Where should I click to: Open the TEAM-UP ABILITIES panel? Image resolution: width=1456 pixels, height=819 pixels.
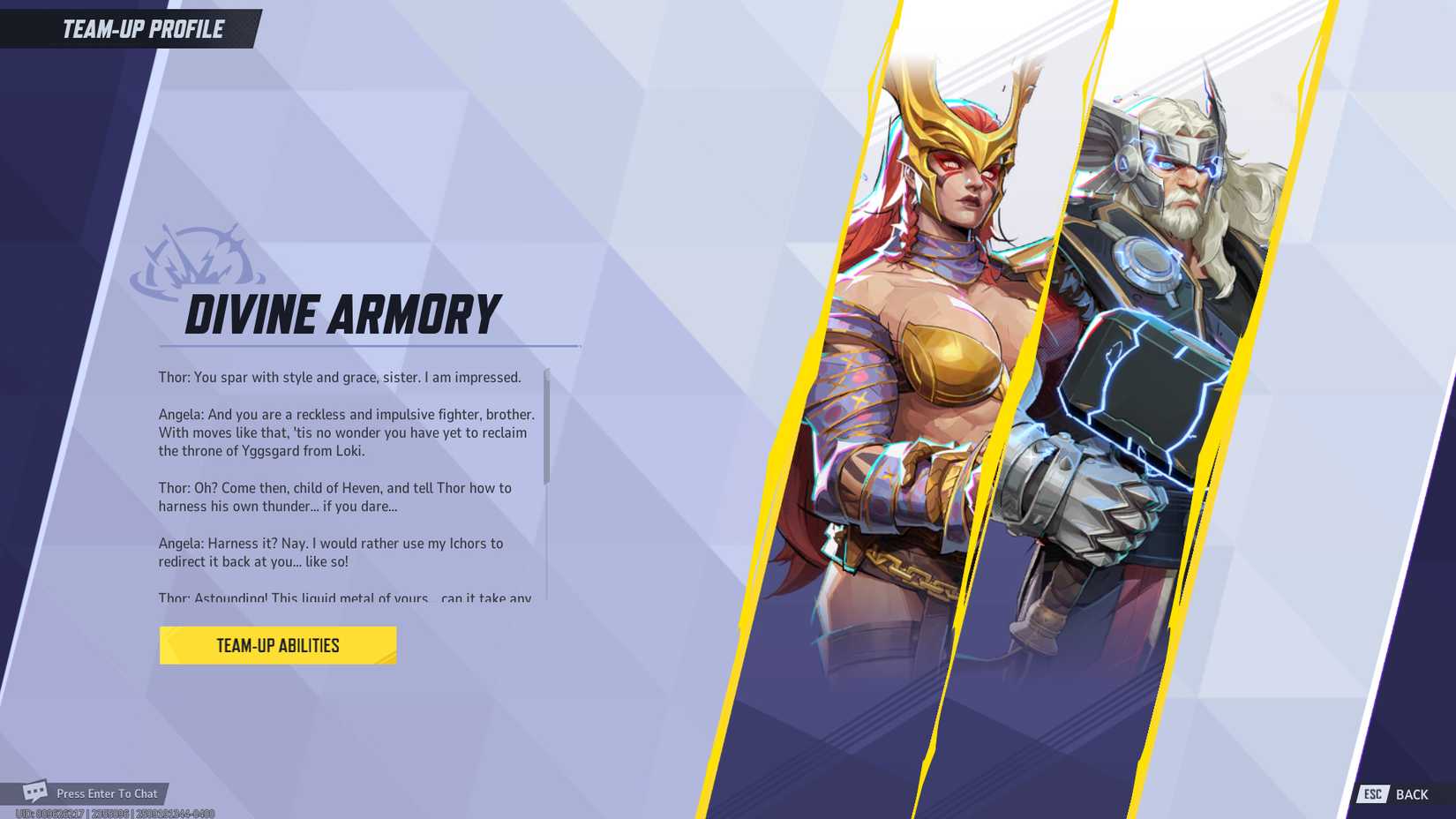coord(277,644)
